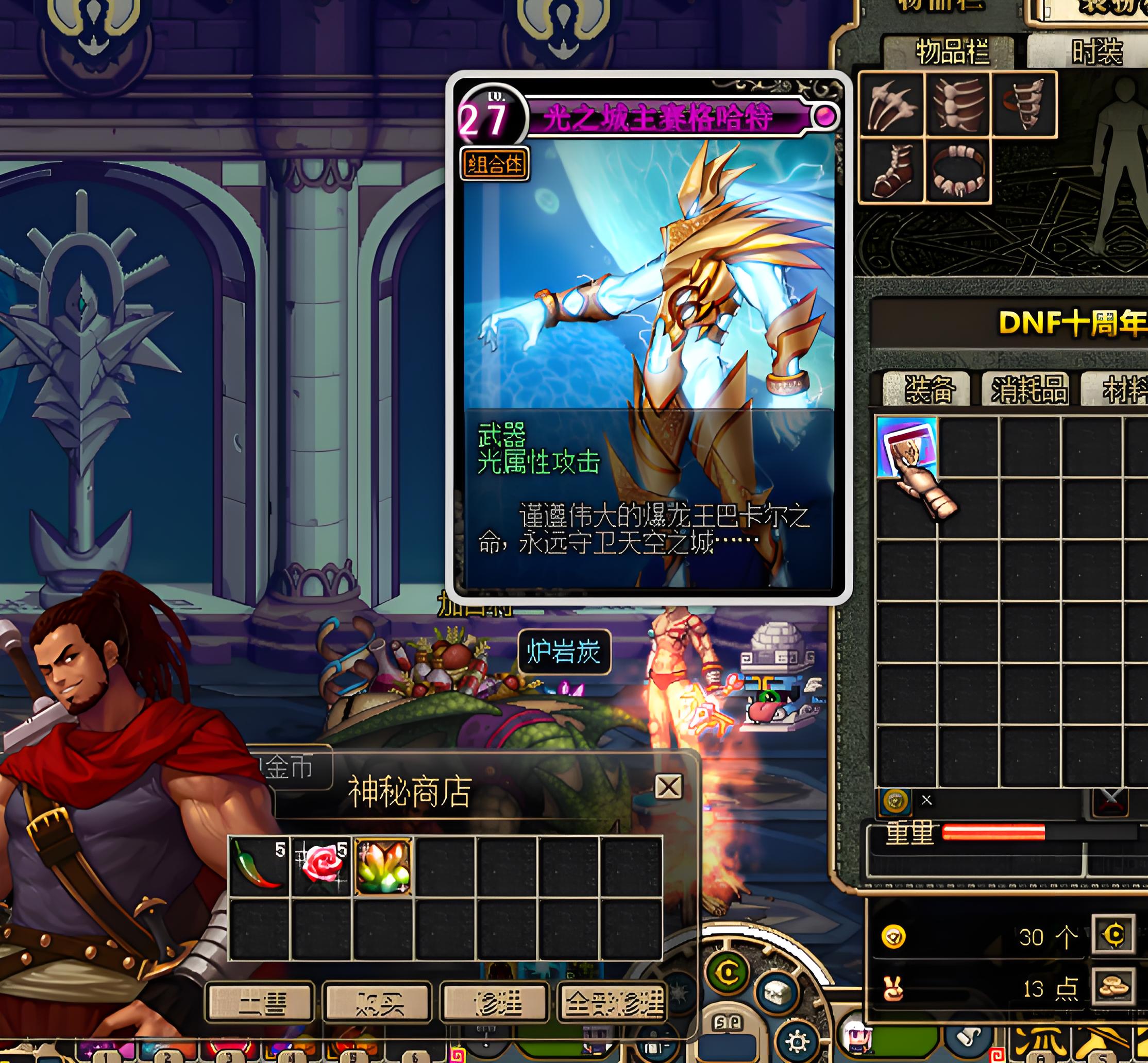Activate the 全部修理 repair-all button
This screenshot has height=1063, width=1148.
[x=612, y=1004]
